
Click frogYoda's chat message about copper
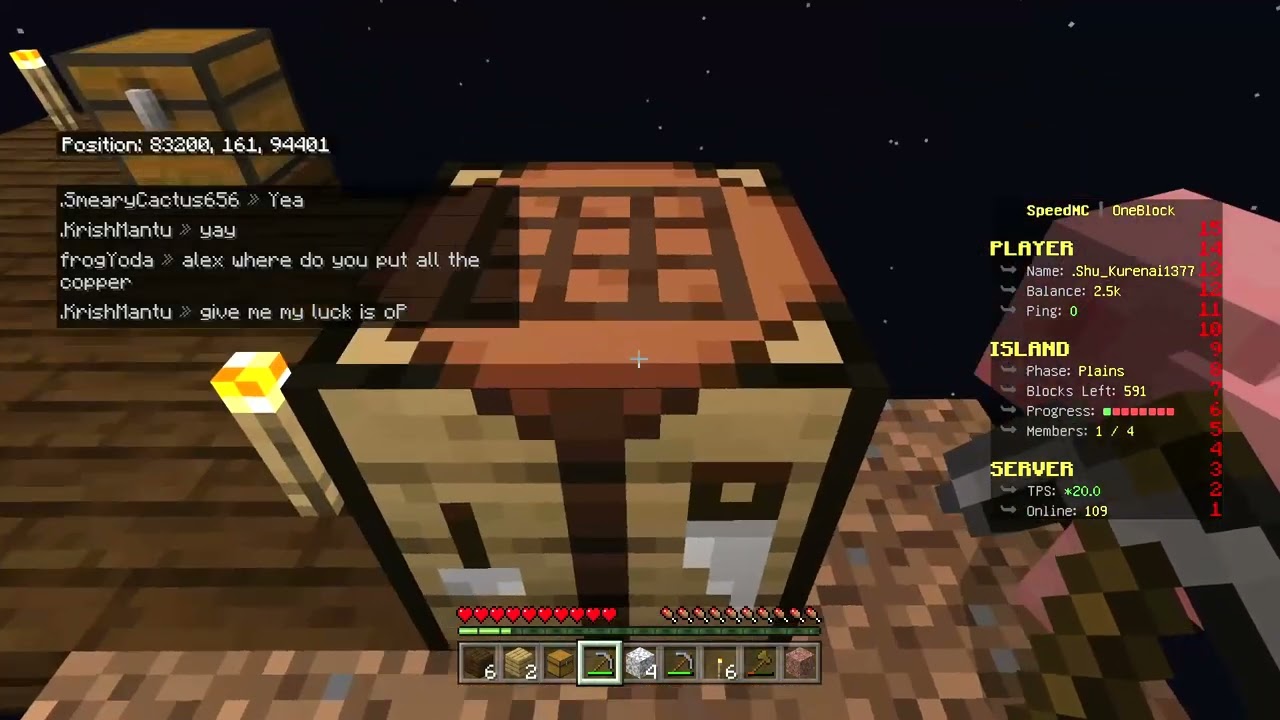(270, 270)
